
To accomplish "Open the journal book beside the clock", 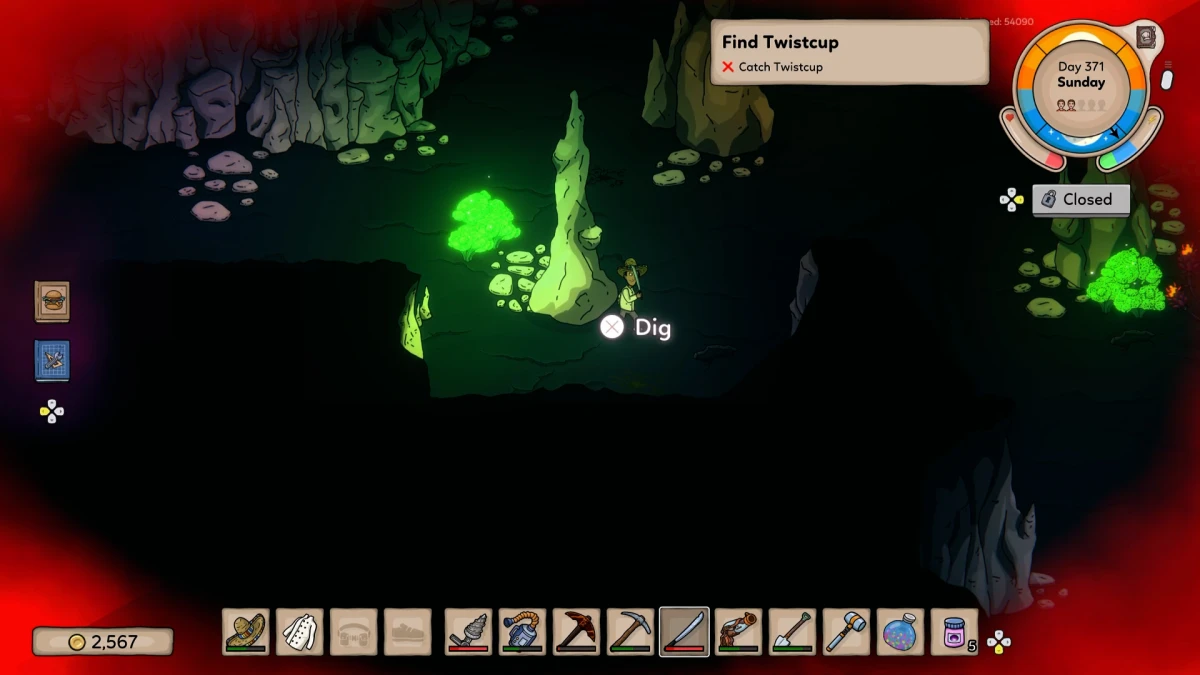I will coord(1146,38).
